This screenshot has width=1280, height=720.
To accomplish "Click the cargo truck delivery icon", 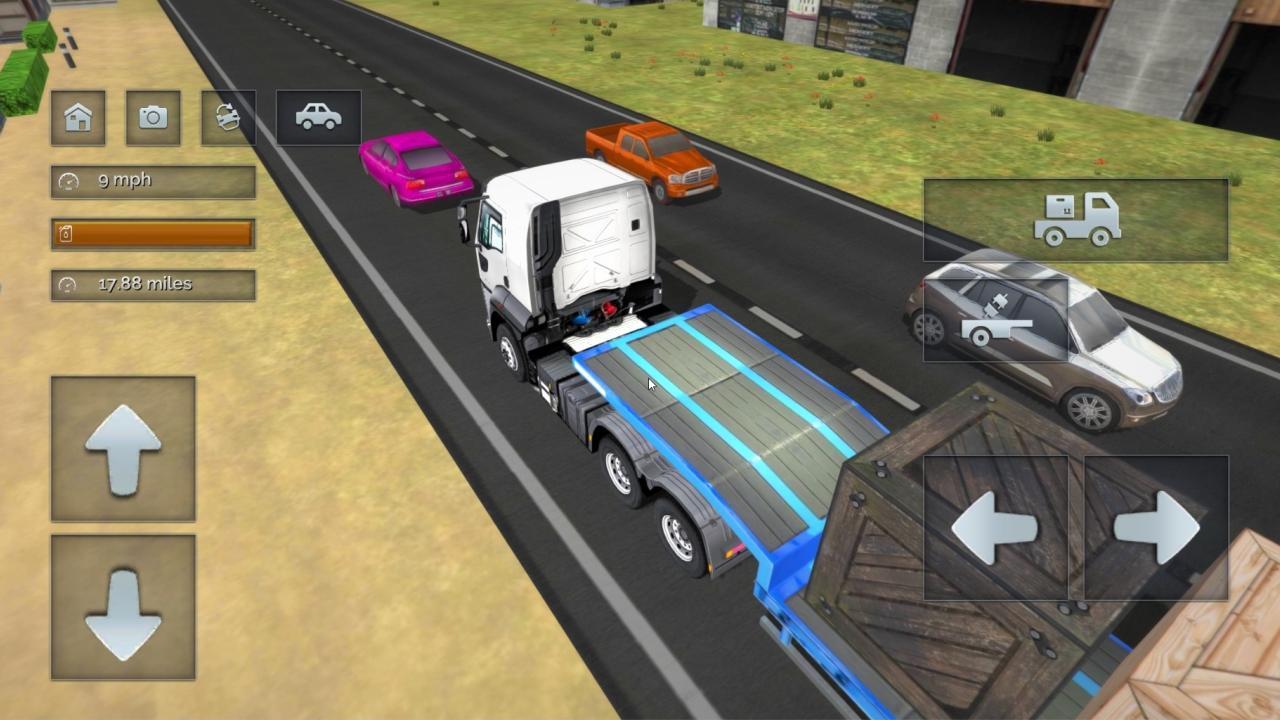I will tap(1075, 220).
